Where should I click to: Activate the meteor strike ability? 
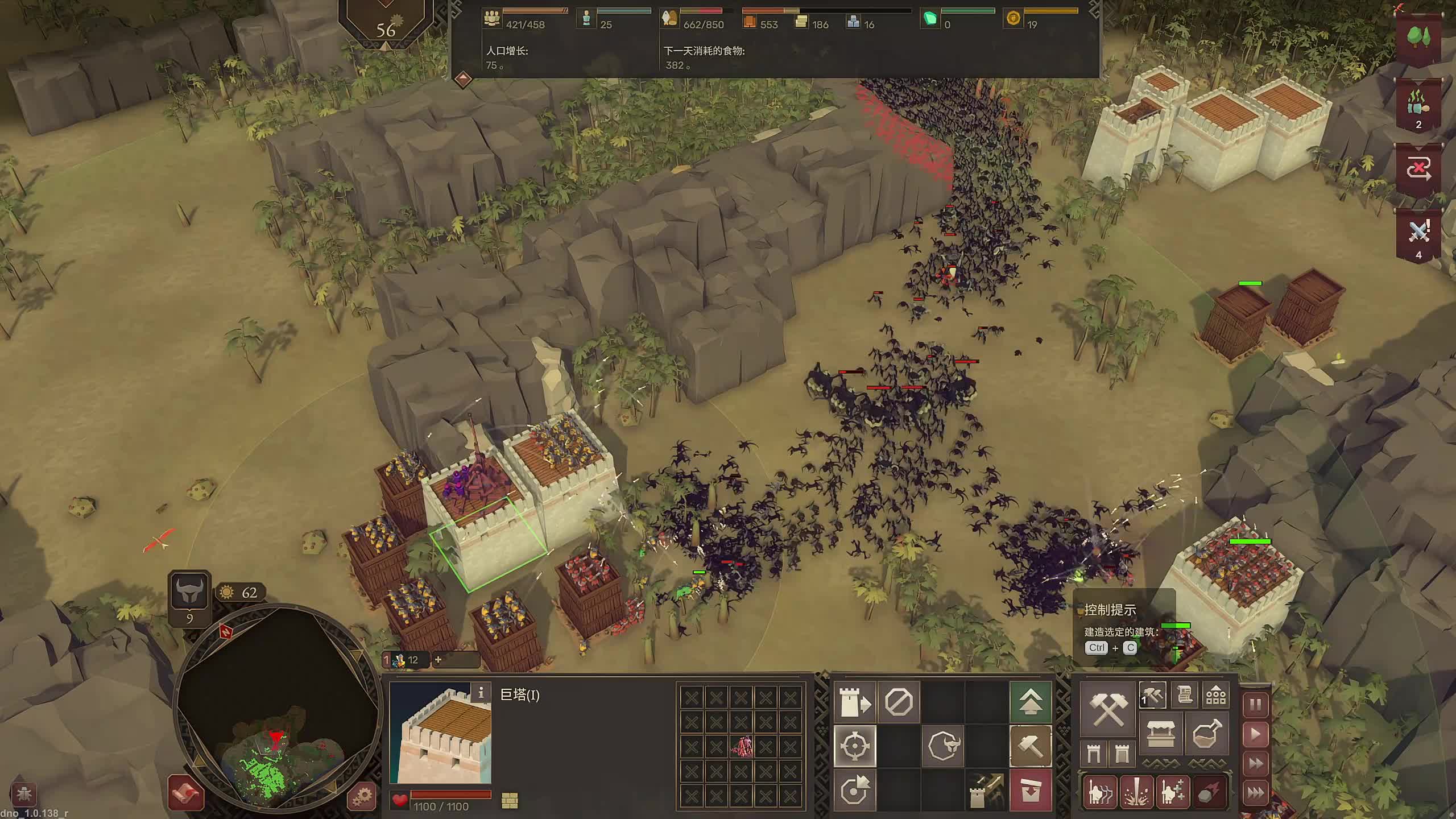[1208, 792]
